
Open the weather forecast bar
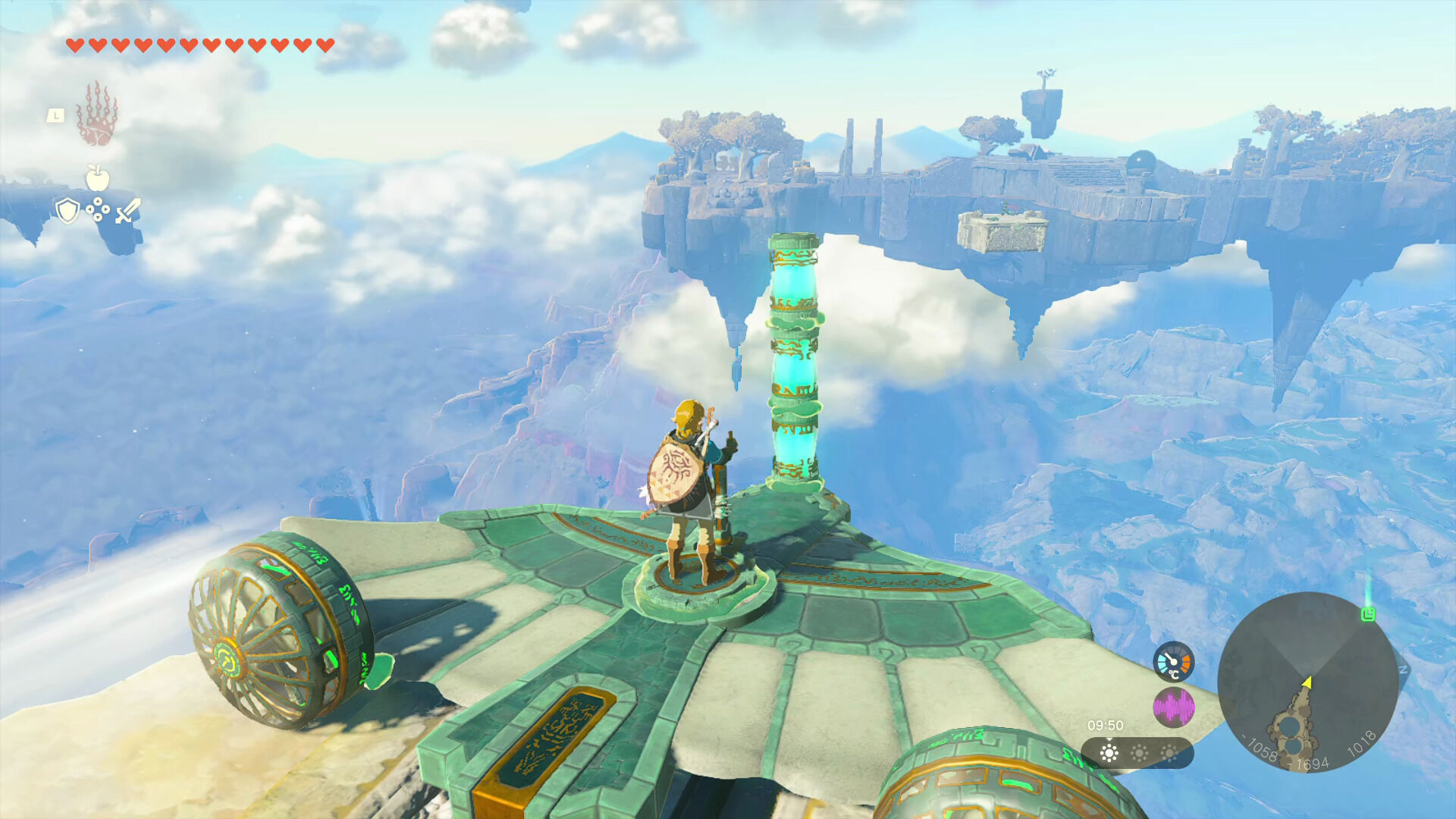click(1137, 753)
